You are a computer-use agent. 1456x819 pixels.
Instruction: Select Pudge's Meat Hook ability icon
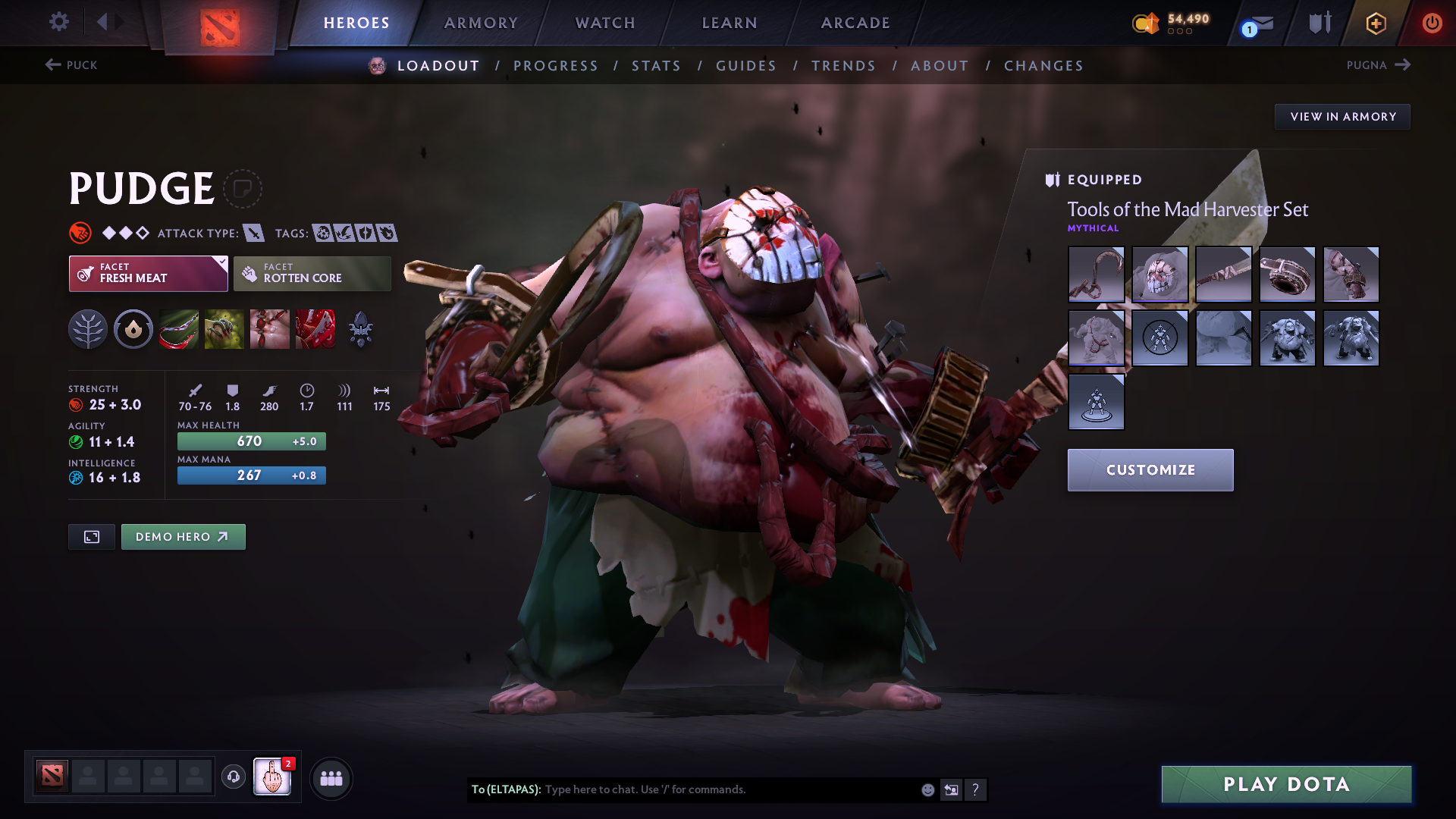point(179,329)
